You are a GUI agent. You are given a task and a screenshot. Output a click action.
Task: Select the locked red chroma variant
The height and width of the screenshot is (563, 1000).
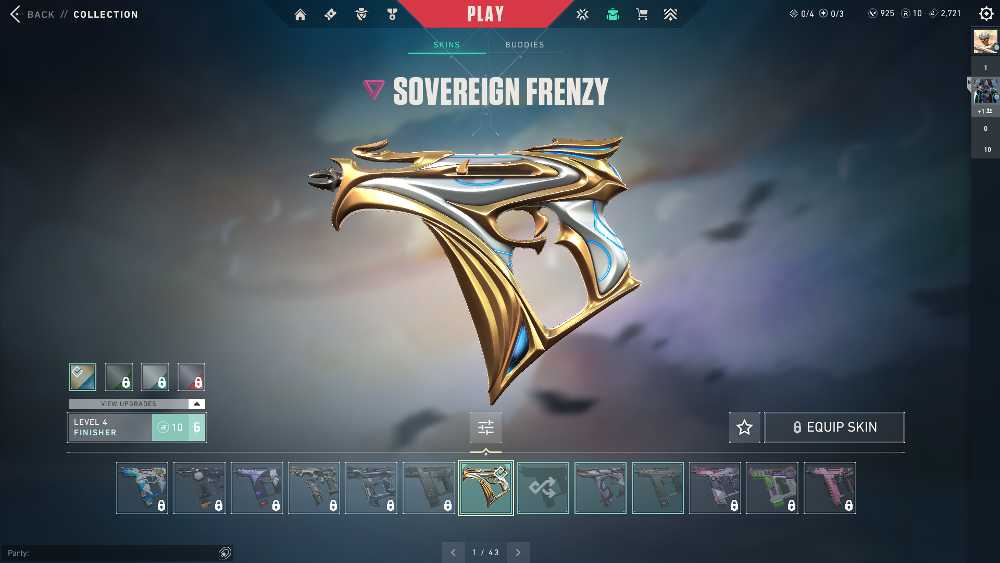[191, 376]
